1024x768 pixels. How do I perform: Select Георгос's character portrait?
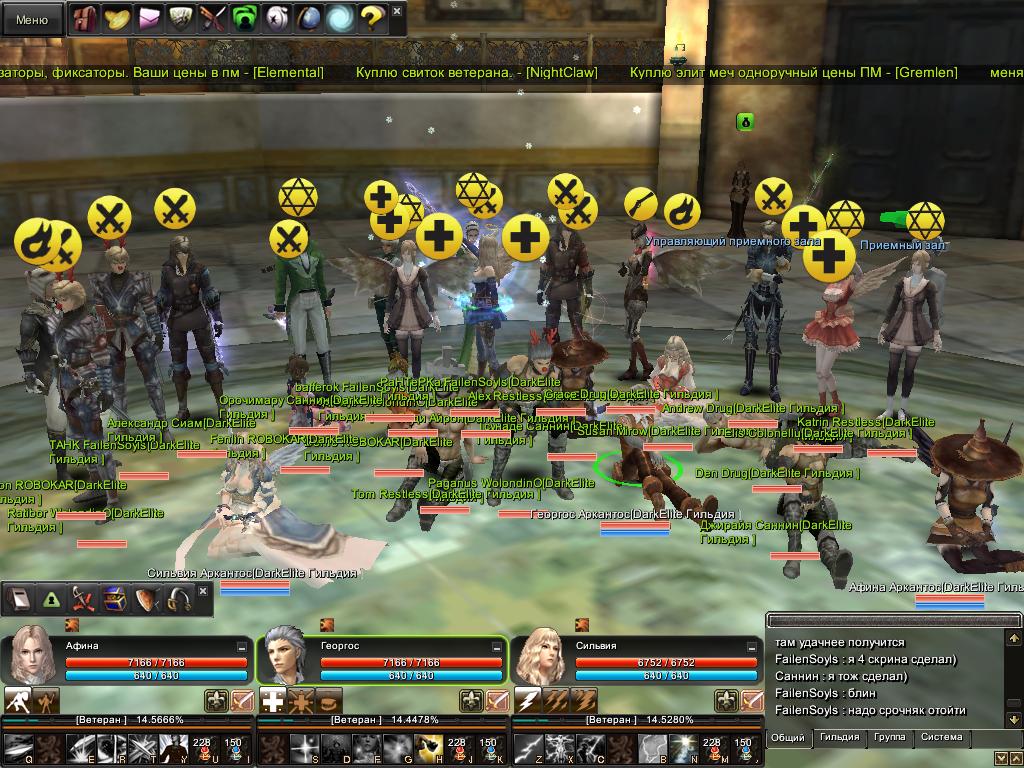285,657
